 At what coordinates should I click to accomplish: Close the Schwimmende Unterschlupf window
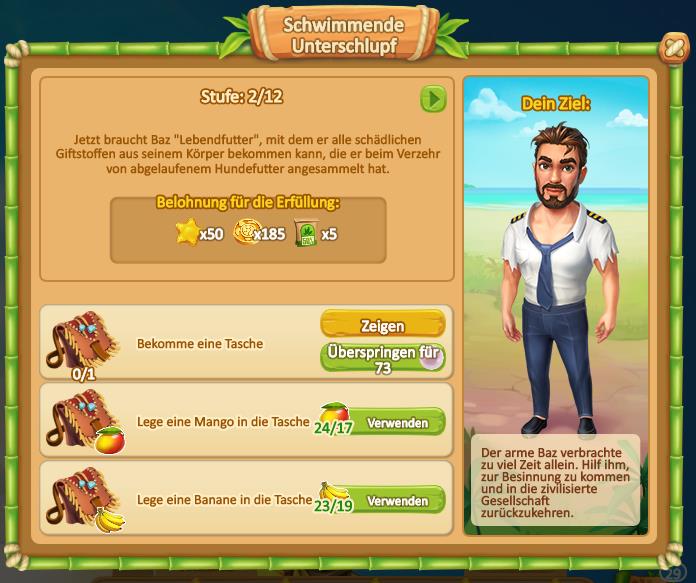click(x=671, y=48)
